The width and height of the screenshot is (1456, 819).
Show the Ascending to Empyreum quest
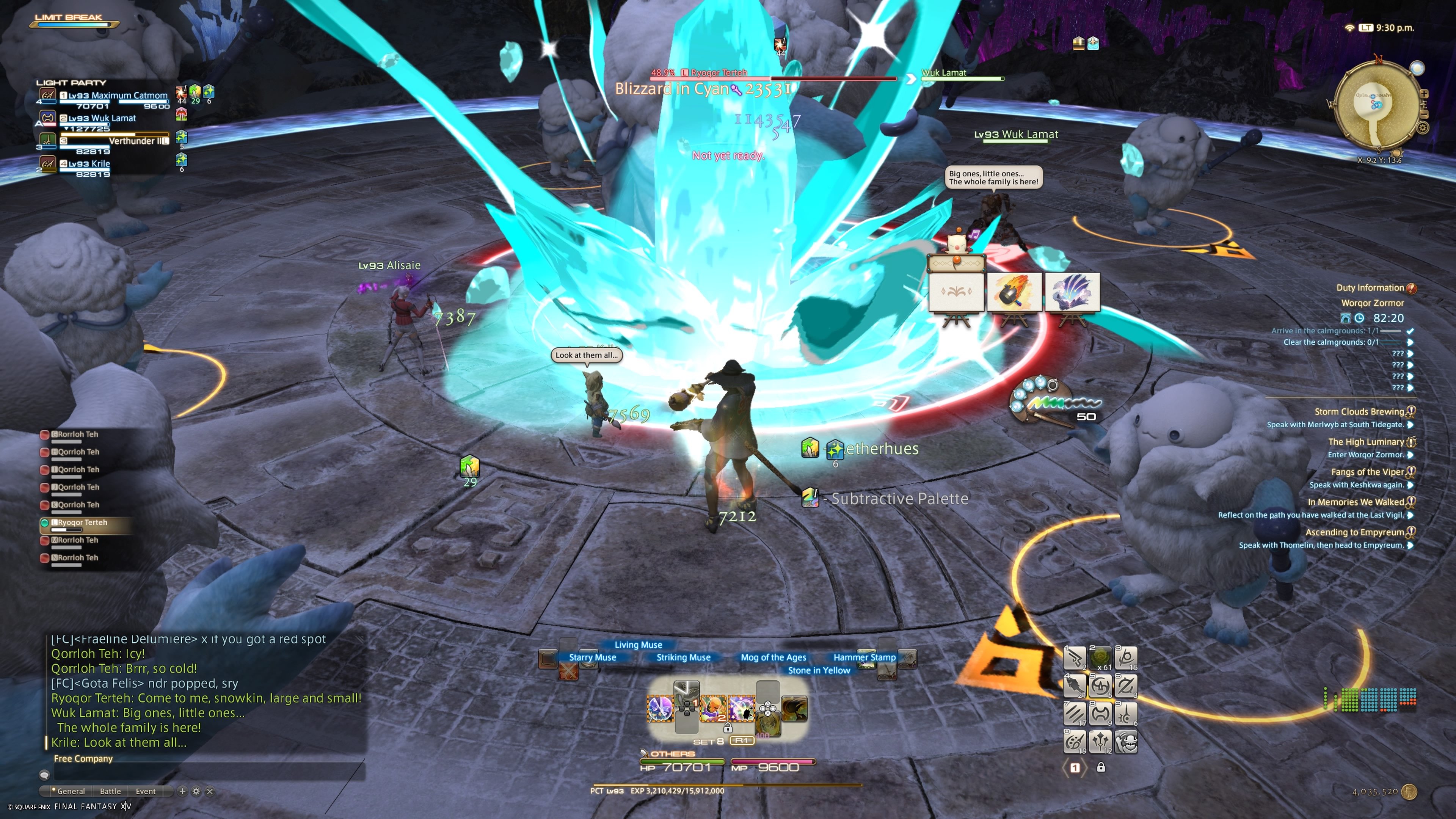click(x=1354, y=532)
